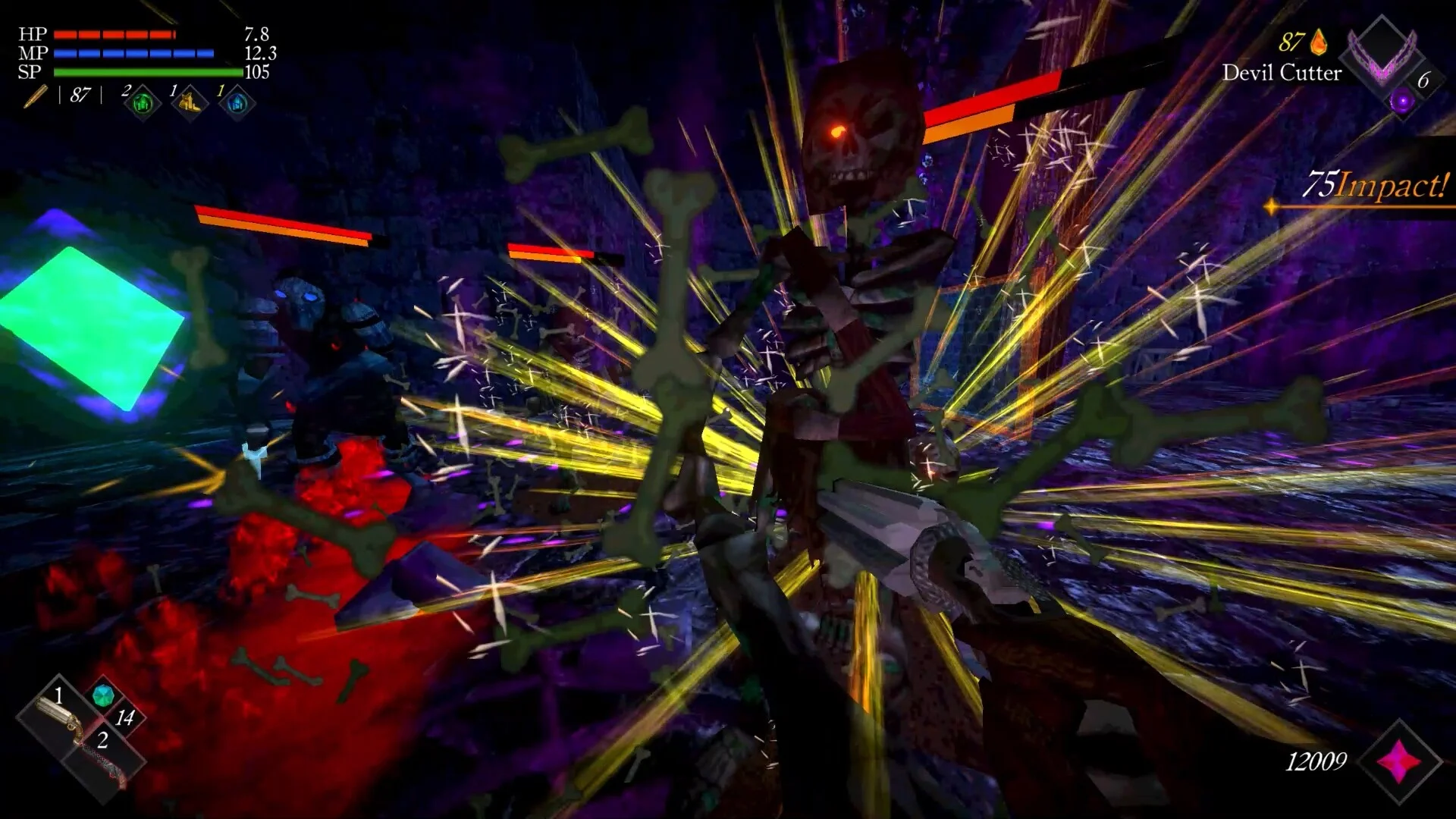Image resolution: width=1456 pixels, height=819 pixels.
Task: Click the blue house buff icon
Action: pyautogui.click(x=237, y=103)
